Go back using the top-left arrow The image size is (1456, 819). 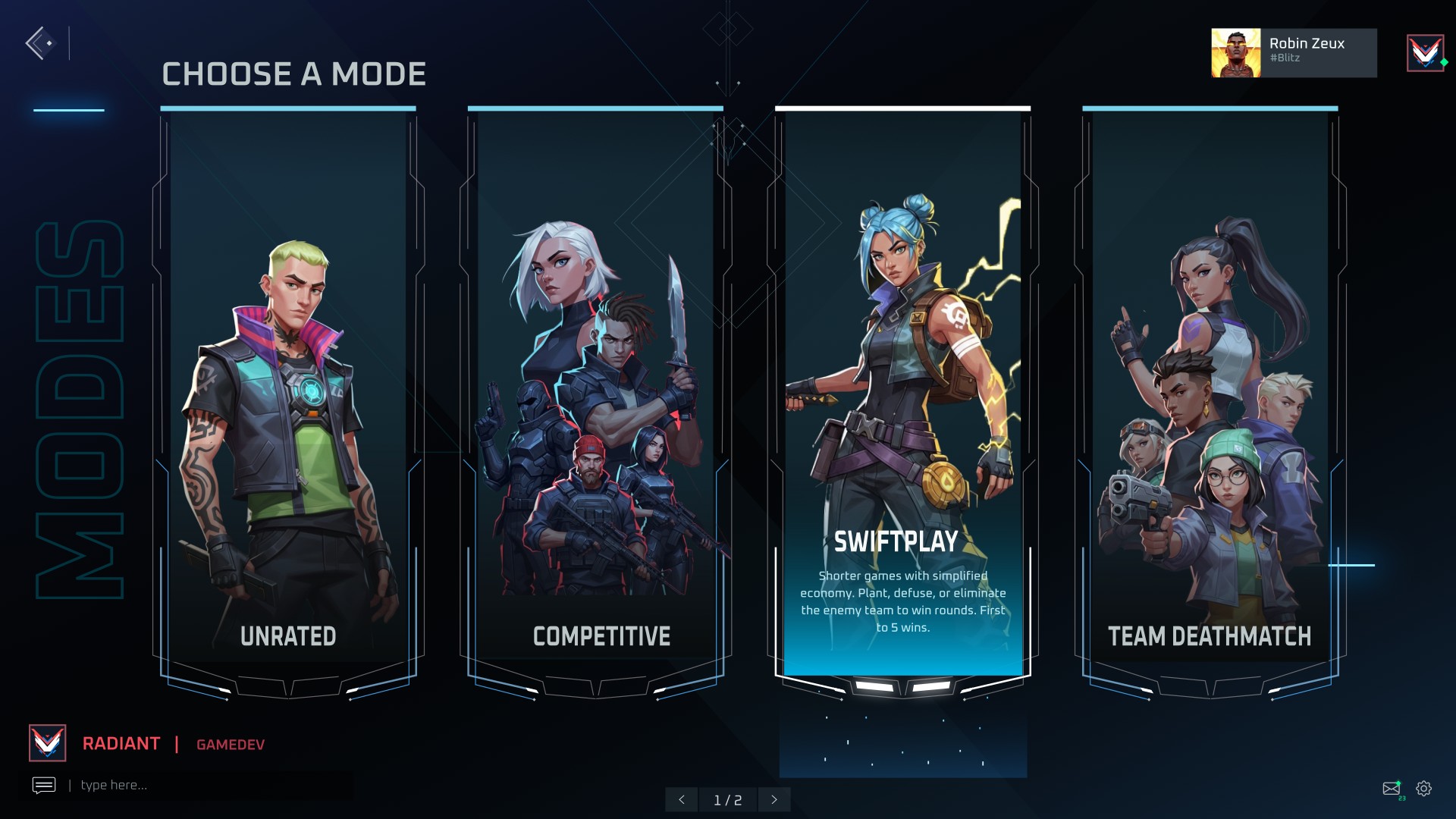click(x=39, y=43)
